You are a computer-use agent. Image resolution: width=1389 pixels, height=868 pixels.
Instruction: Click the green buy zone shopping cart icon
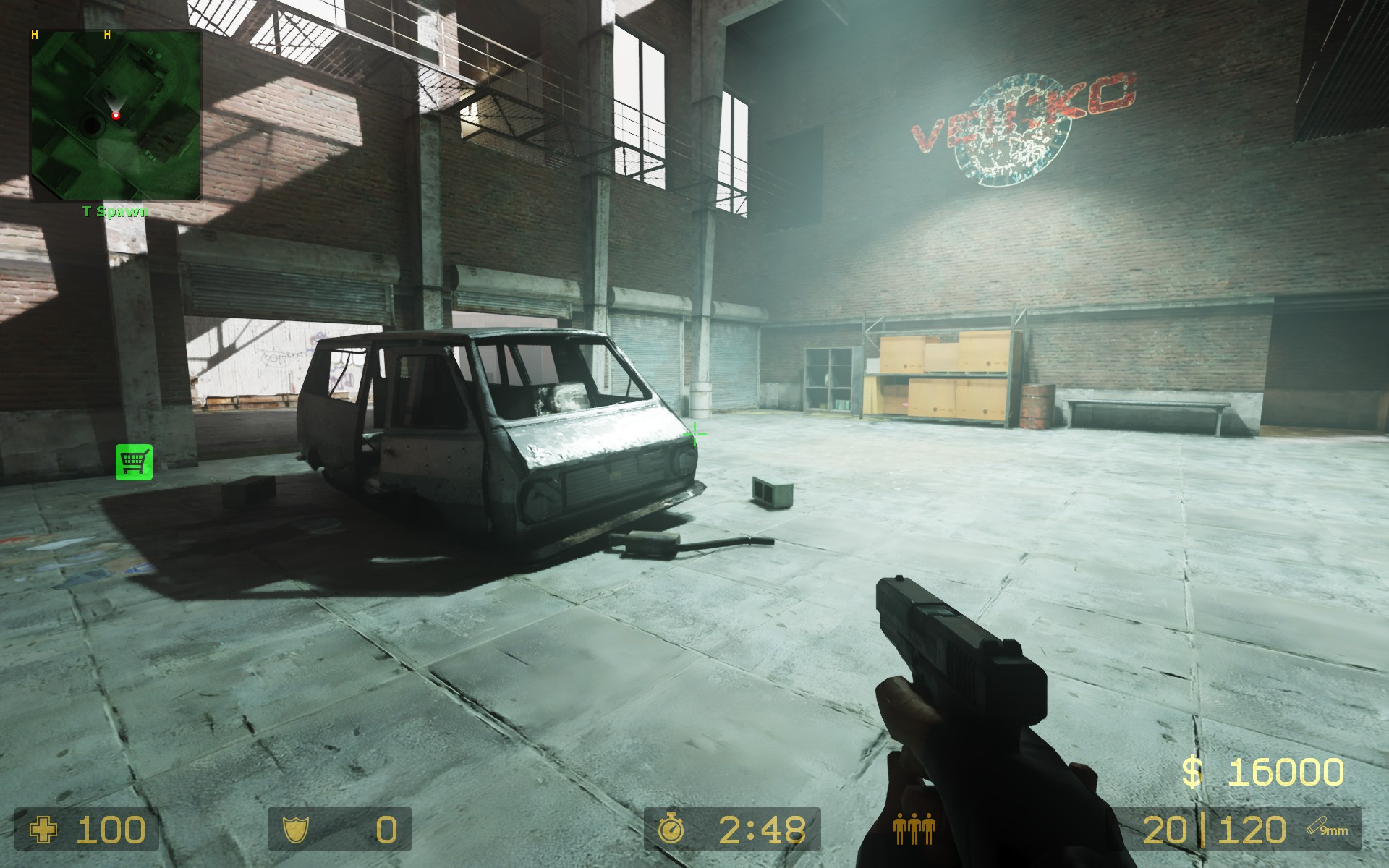click(x=134, y=461)
